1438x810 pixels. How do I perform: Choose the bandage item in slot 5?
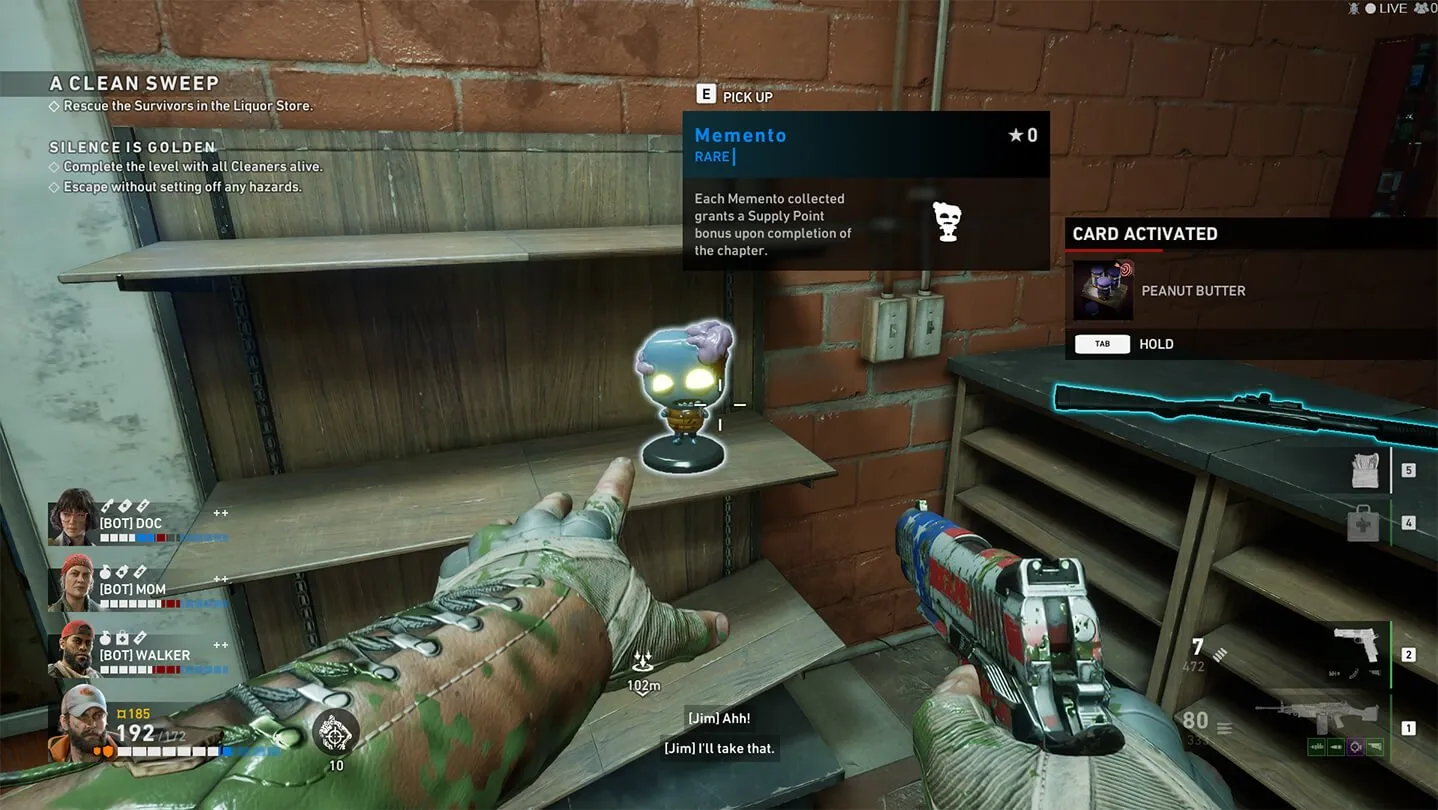tap(1365, 470)
